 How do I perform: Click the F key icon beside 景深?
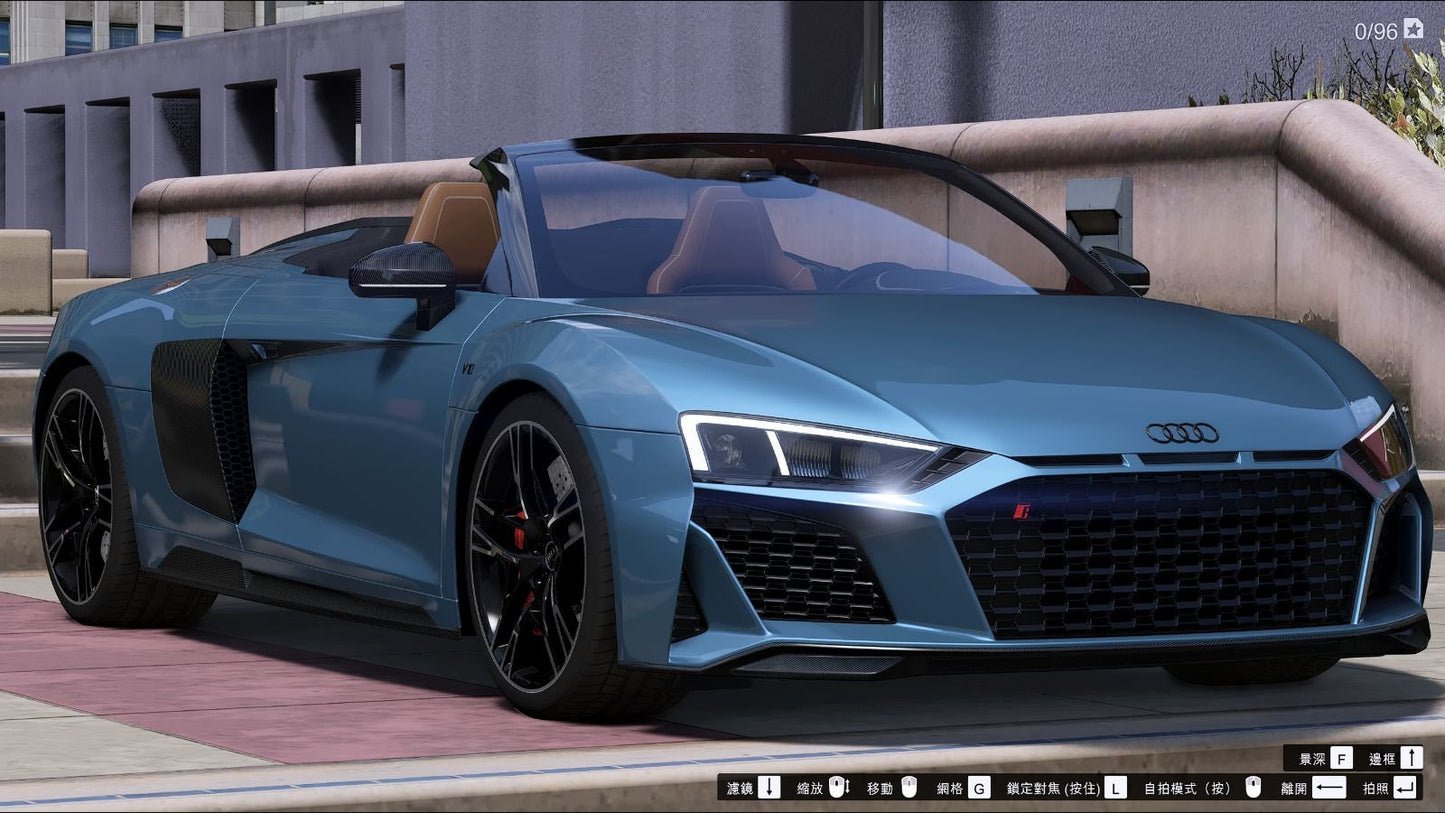click(x=1341, y=757)
